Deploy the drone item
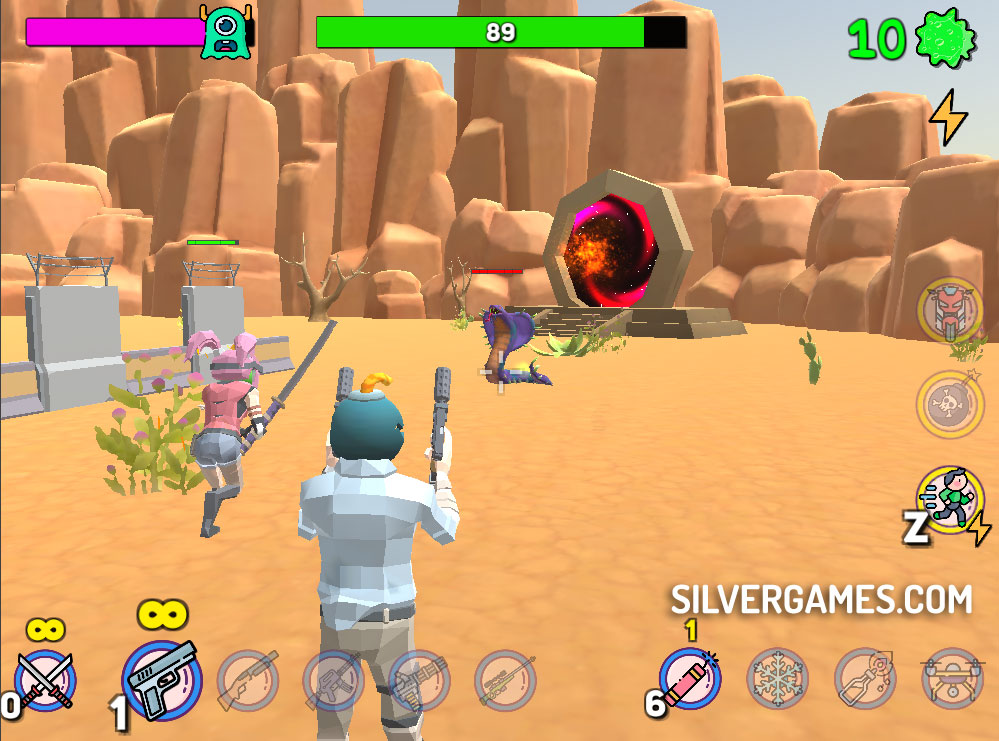 pyautogui.click(x=951, y=680)
